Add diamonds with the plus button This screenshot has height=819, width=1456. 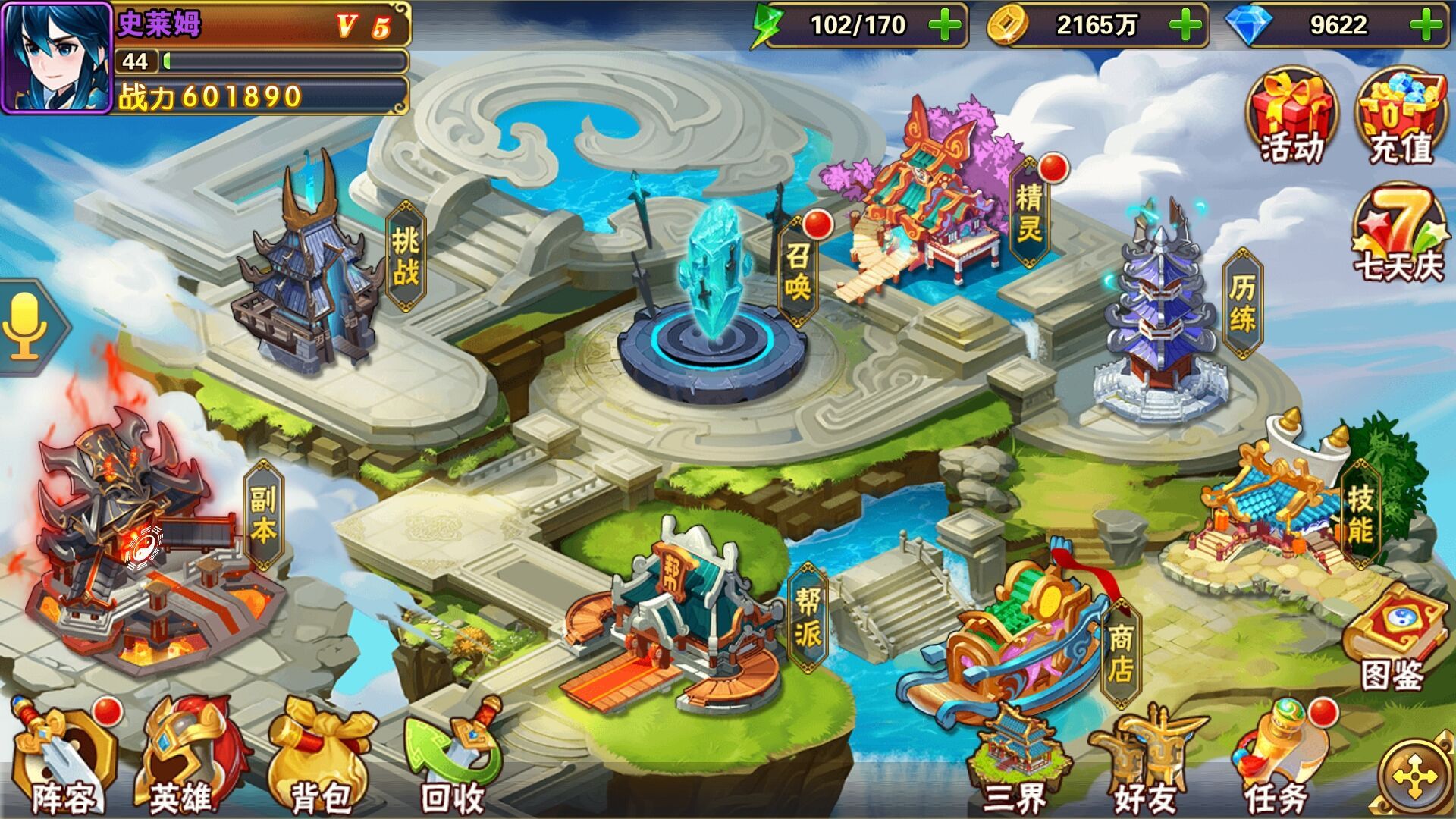[x=1426, y=25]
